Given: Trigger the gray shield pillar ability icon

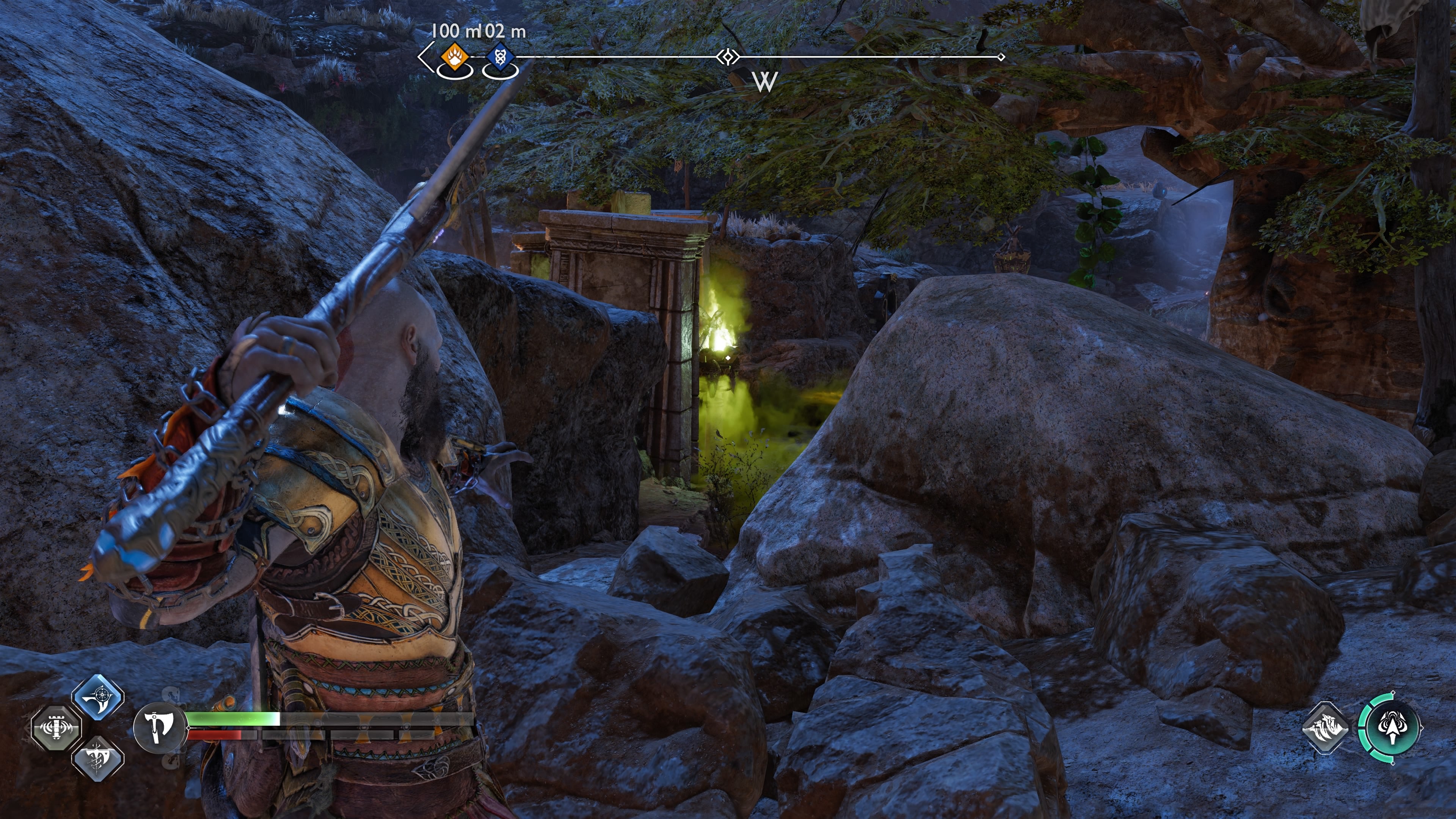Looking at the screenshot, I should (x=56, y=728).
